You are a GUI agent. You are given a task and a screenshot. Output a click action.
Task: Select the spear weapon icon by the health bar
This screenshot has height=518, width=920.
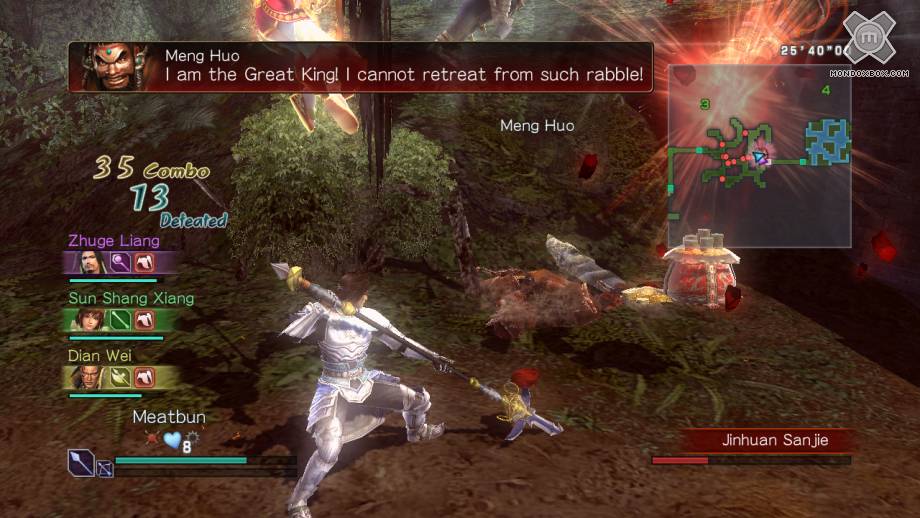81,462
